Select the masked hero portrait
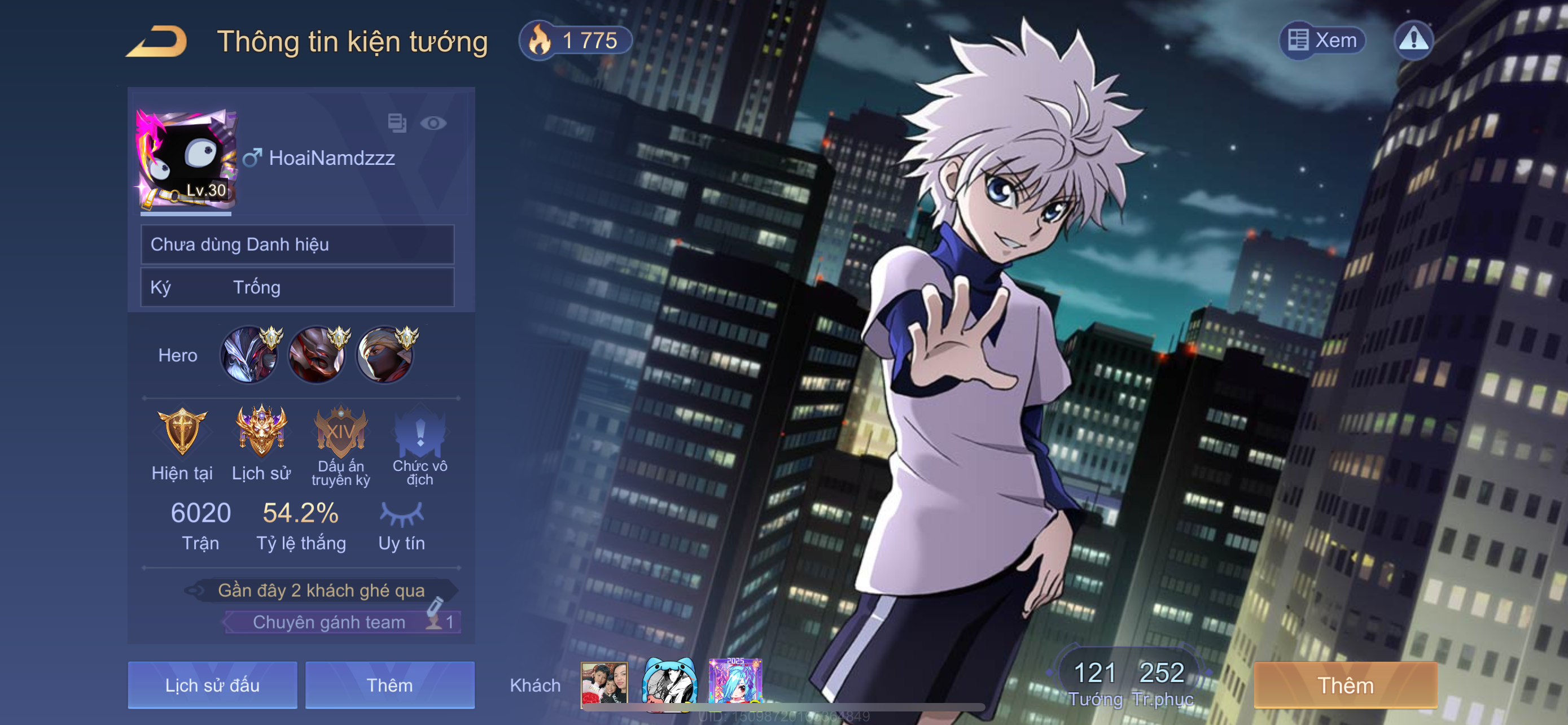 pos(385,355)
